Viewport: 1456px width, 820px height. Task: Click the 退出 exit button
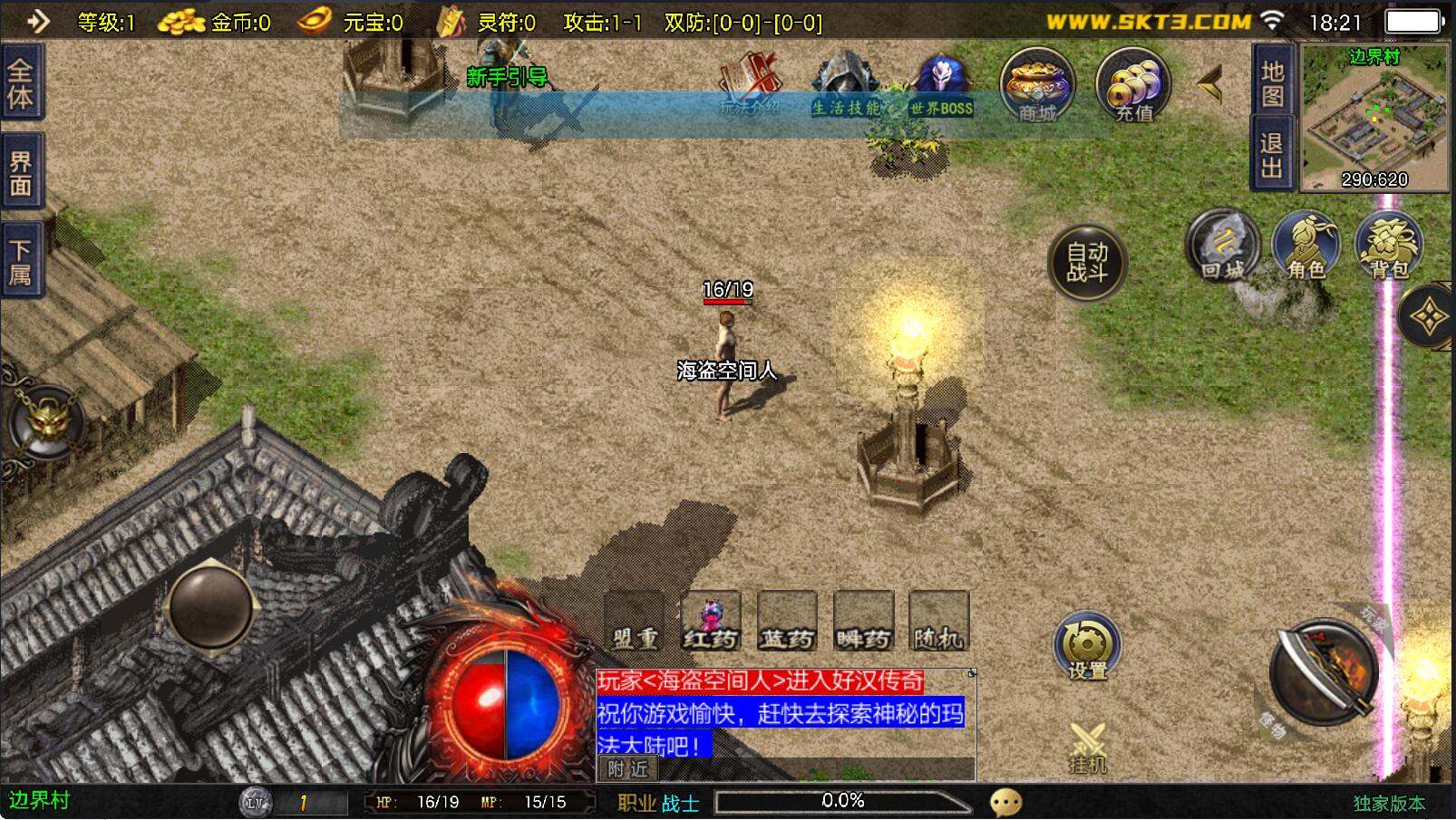1272,155
